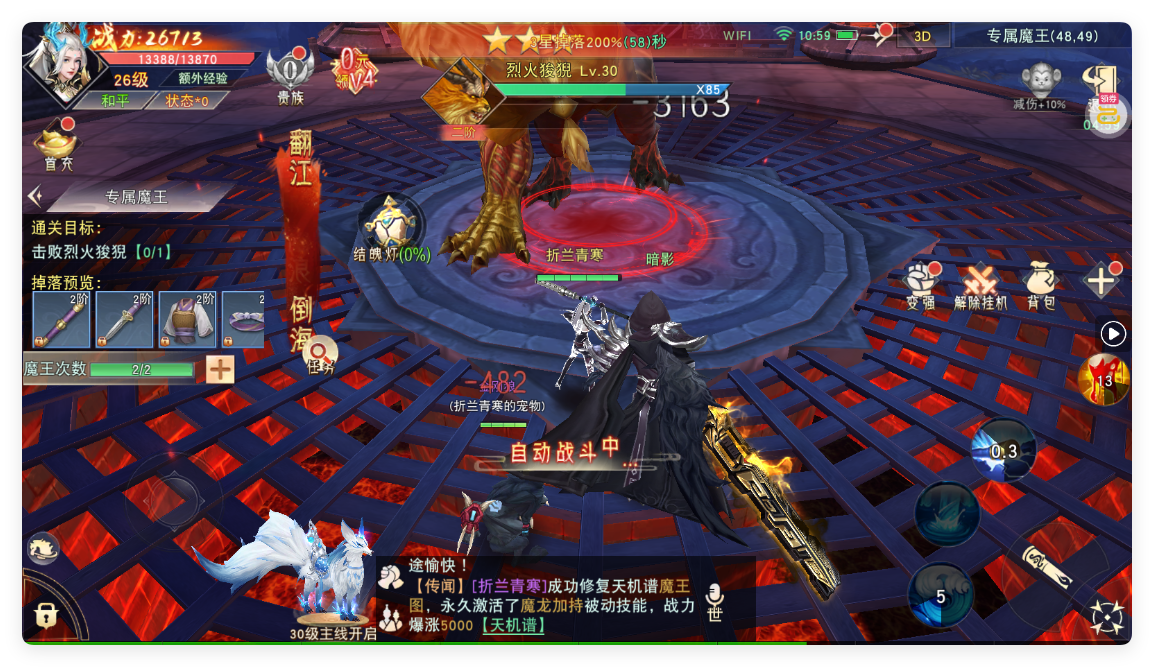Toggle the padlock screen lock icon
This screenshot has height=667, width=1154.
pyautogui.click(x=46, y=613)
